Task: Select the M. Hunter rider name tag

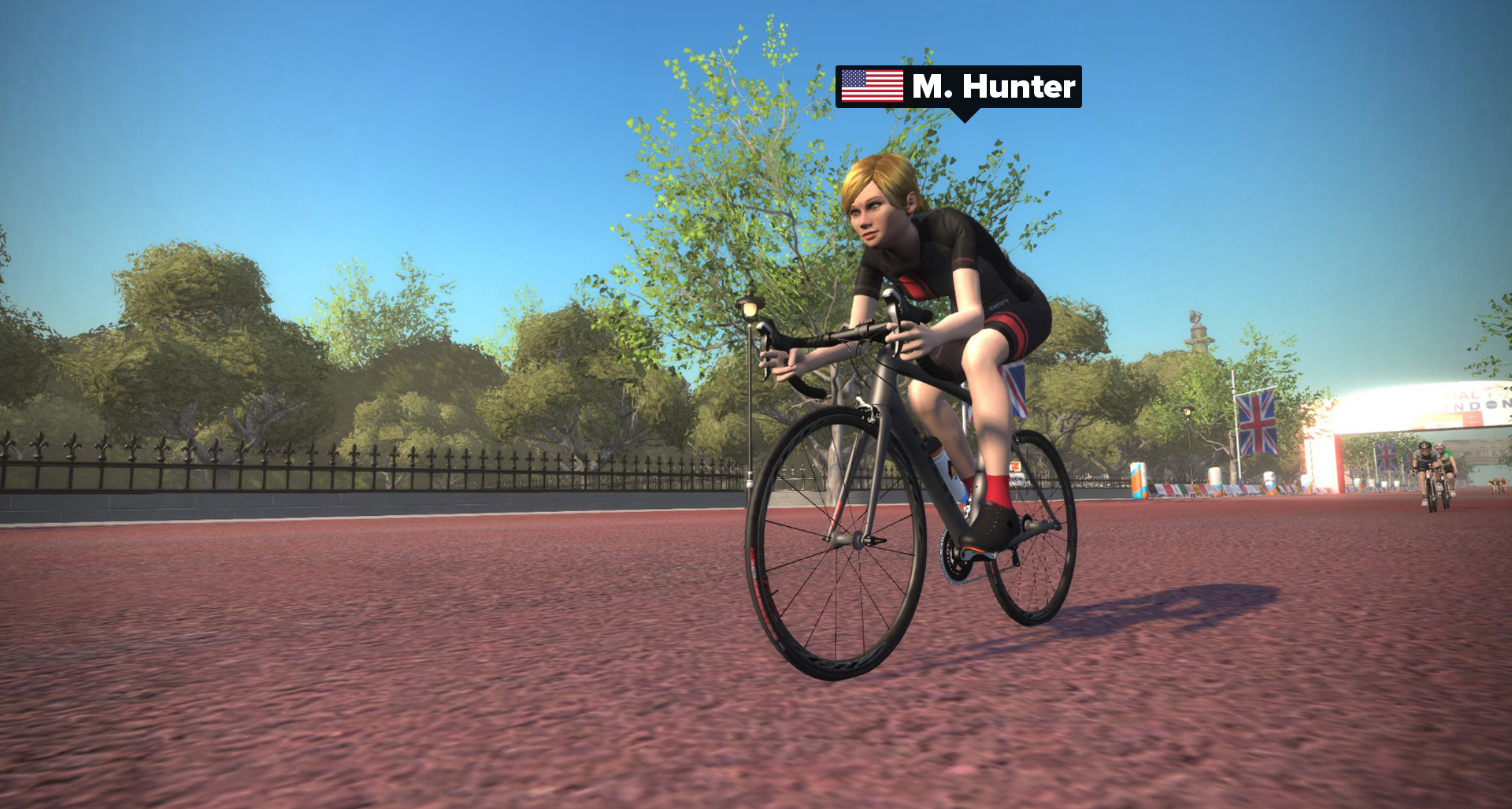Action: click(958, 87)
